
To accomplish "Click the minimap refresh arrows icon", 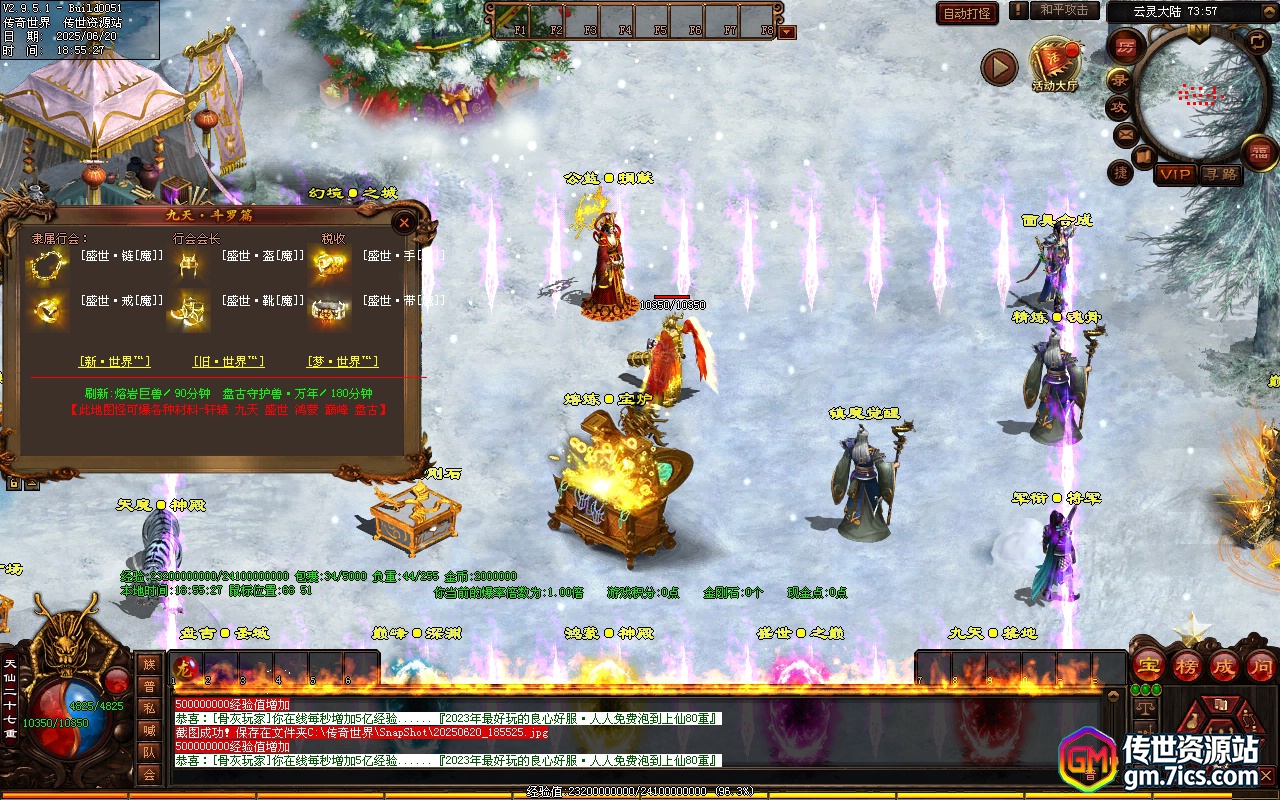I will click(1257, 42).
